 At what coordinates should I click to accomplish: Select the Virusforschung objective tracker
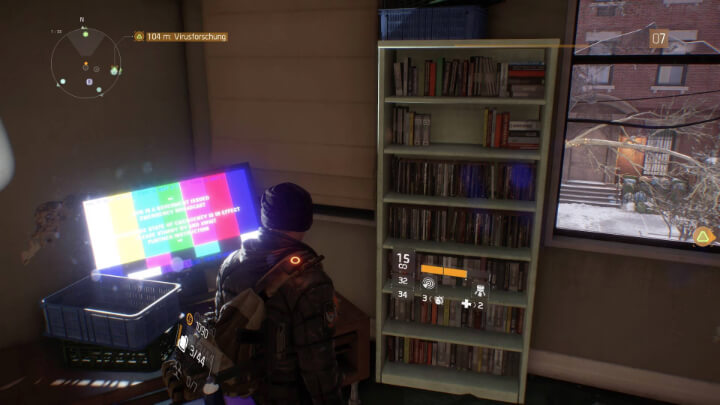point(181,37)
